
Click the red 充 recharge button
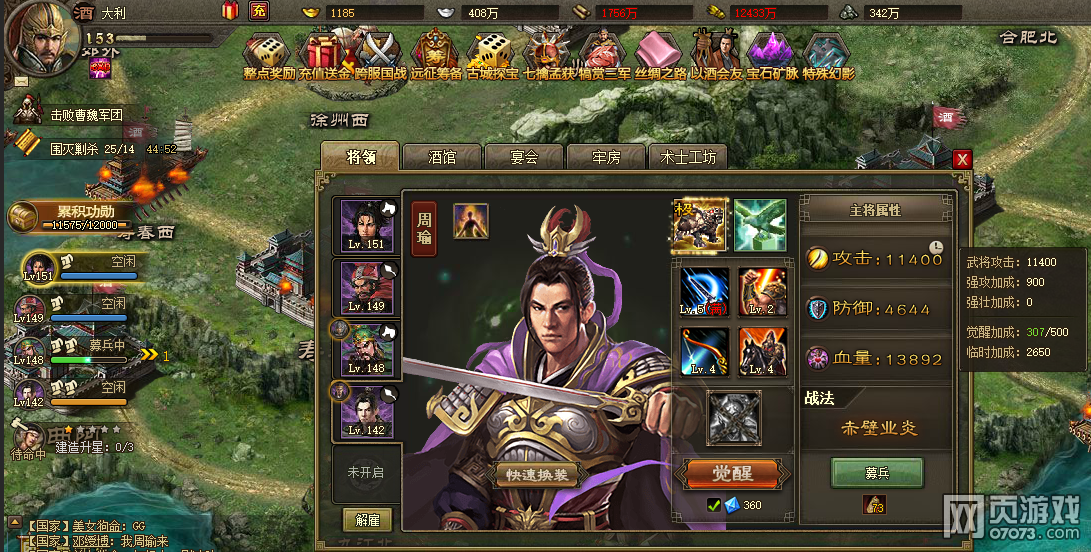coord(259,12)
